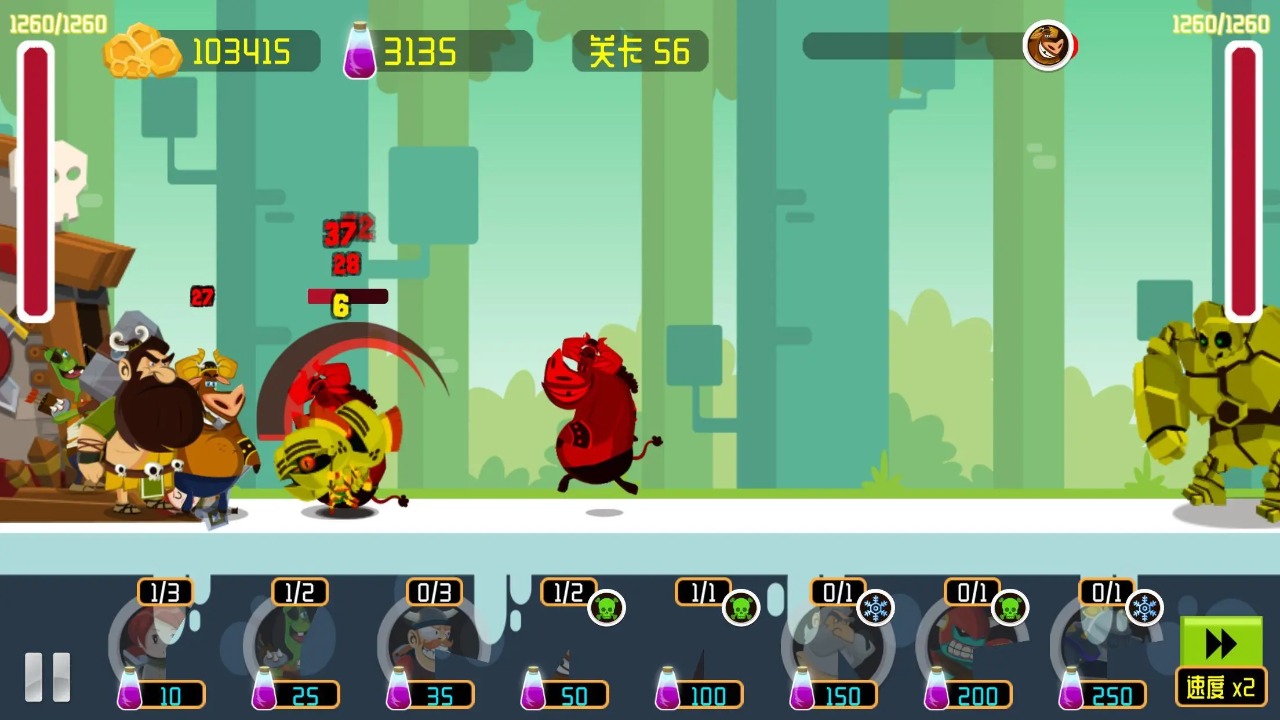Viewport: 1280px width, 720px height.
Task: Summon the 200-potion red masked unit
Action: (x=968, y=645)
